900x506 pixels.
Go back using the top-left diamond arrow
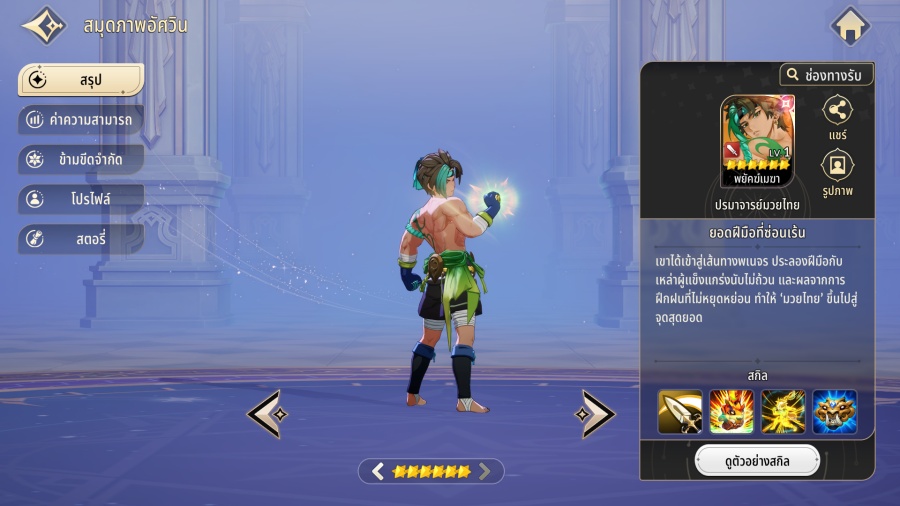pyautogui.click(x=44, y=26)
